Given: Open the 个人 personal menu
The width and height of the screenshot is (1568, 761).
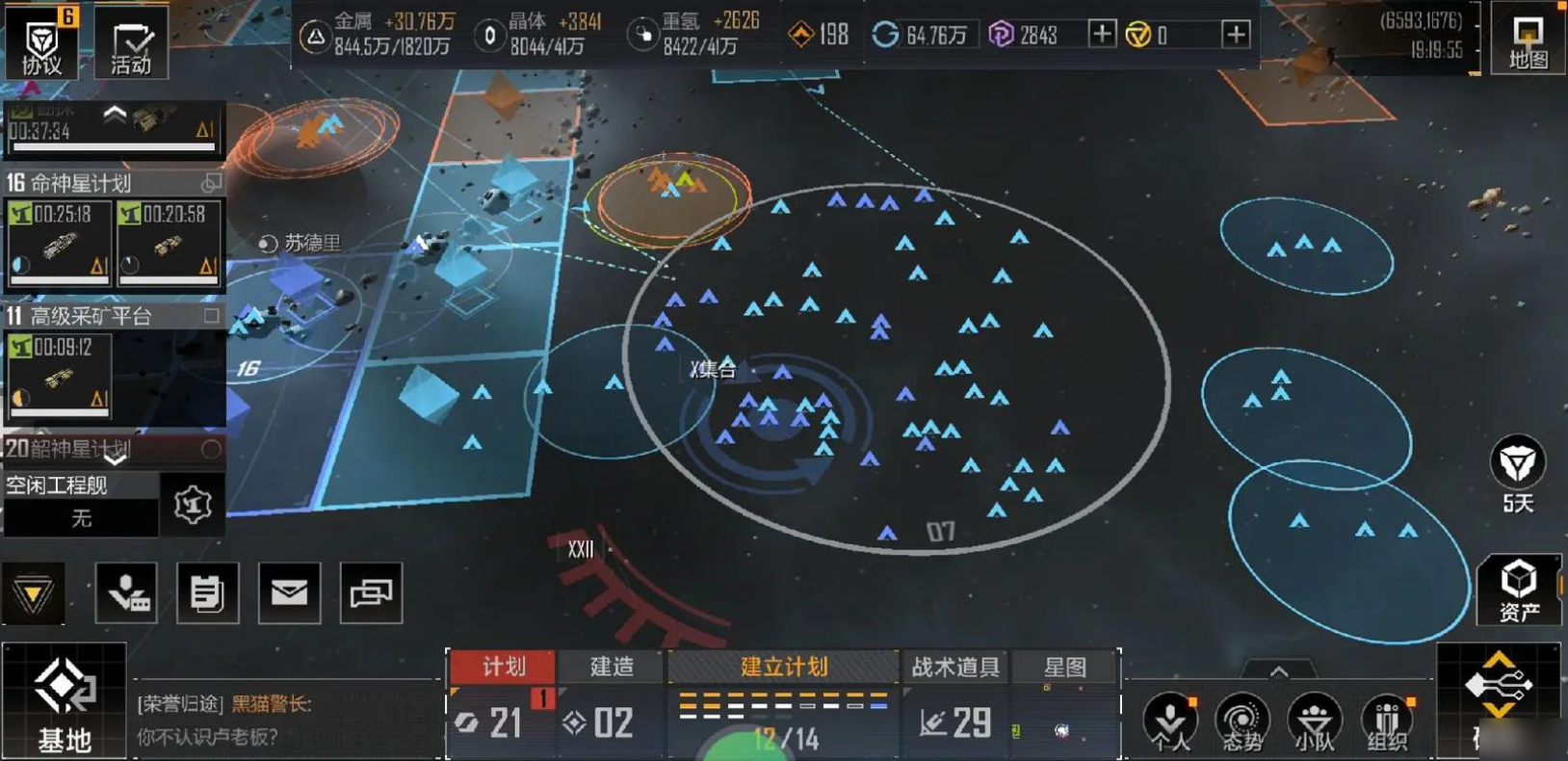Looking at the screenshot, I should (1170, 722).
